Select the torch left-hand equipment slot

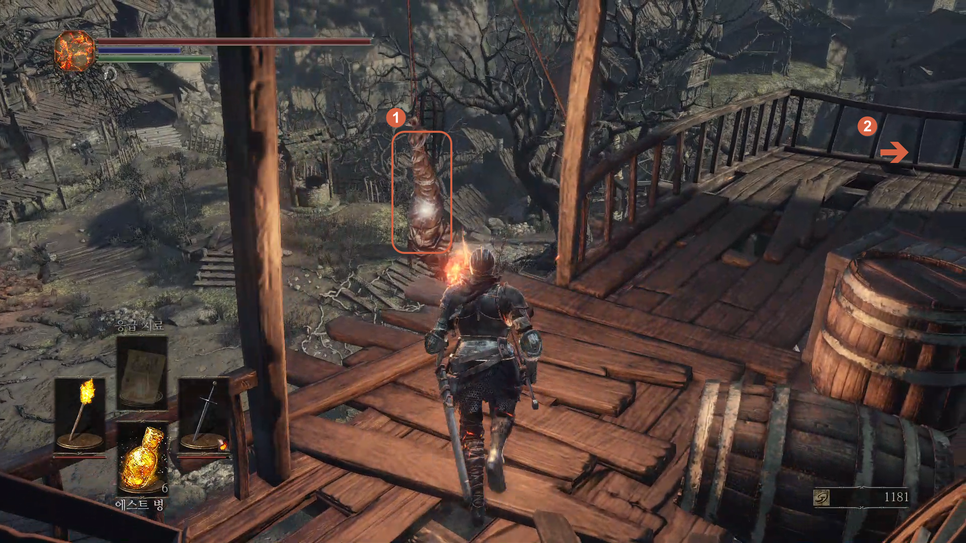coord(79,413)
